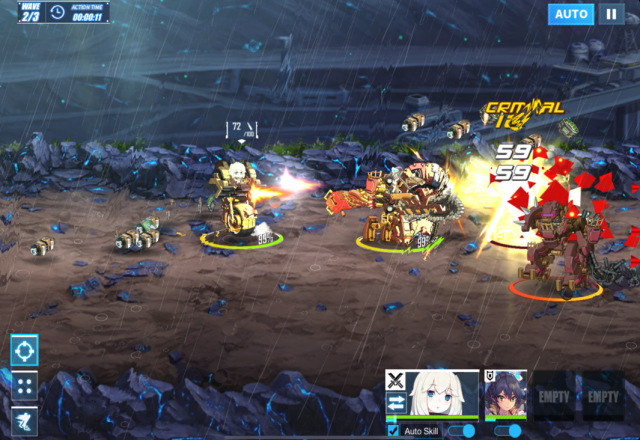This screenshot has width=640, height=440.
Task: Toggle the AUTO battle button
Action: 571,14
